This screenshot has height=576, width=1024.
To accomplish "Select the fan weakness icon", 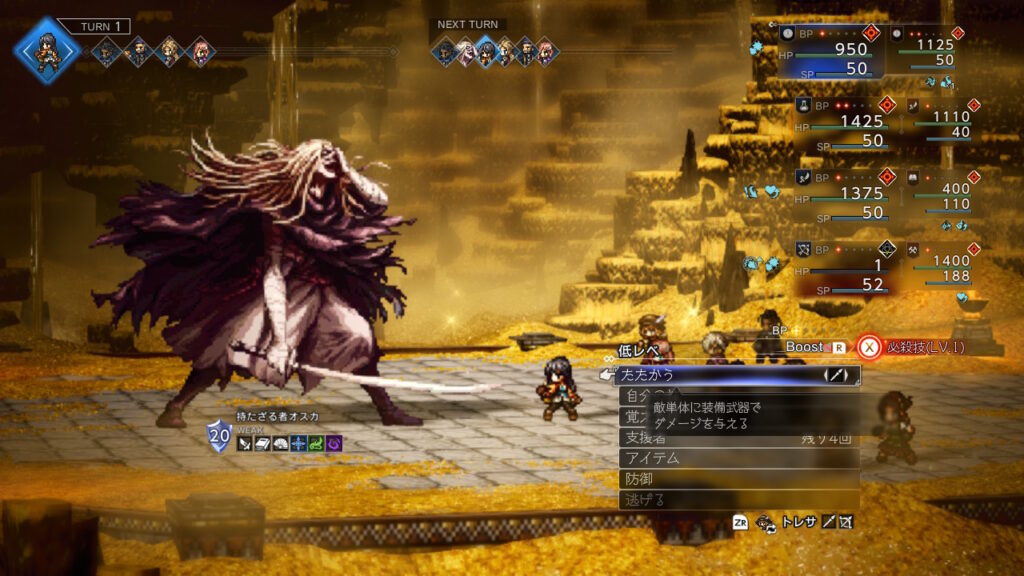I will (x=279, y=443).
